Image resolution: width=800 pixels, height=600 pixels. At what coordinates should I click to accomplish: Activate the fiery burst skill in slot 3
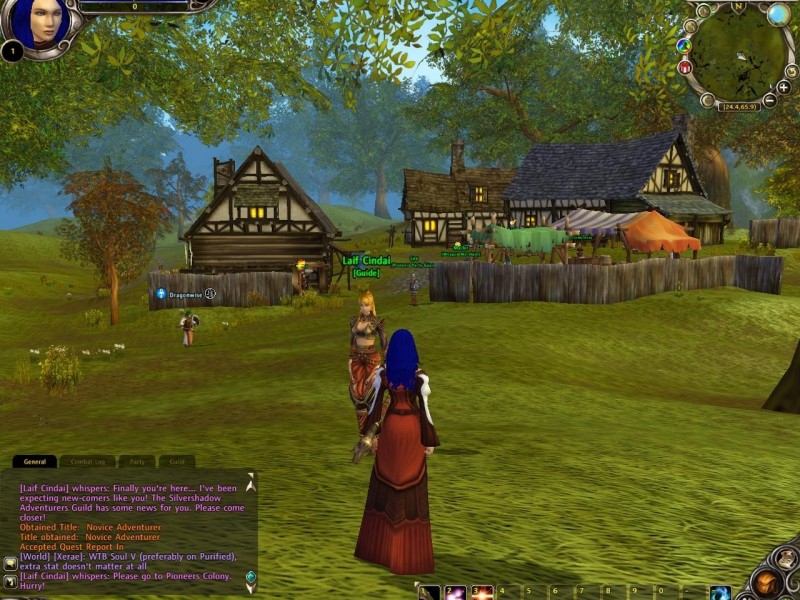483,592
